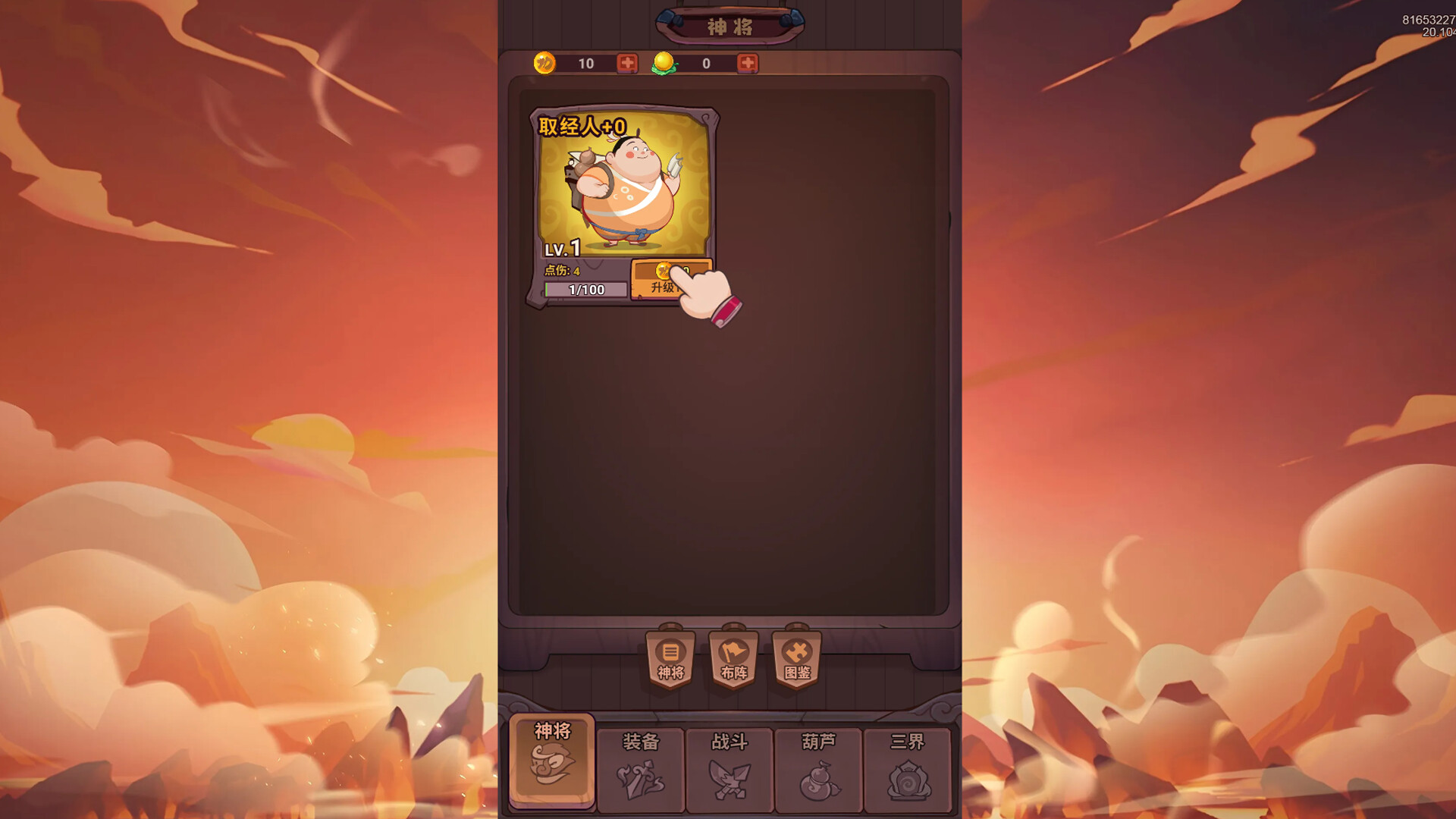Click the gold 功 coin currency icon
The height and width of the screenshot is (819, 1456).
[544, 64]
